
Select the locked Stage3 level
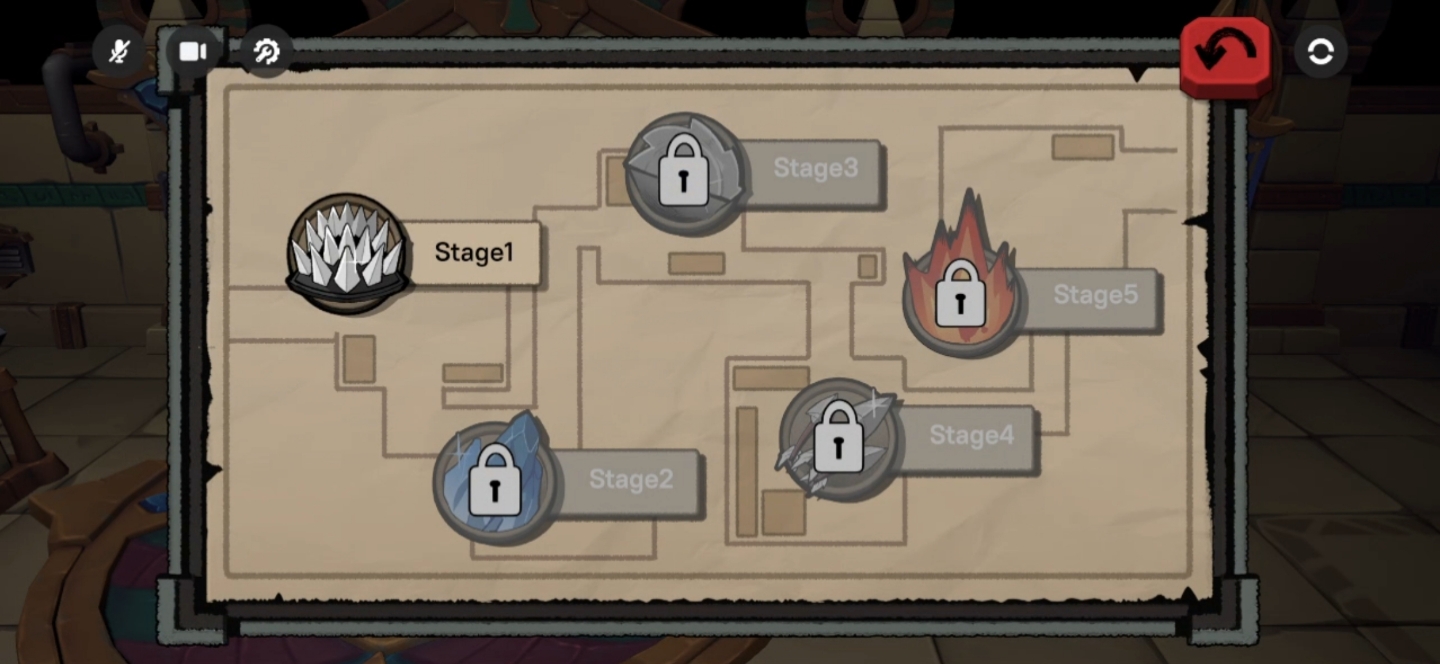[686, 172]
